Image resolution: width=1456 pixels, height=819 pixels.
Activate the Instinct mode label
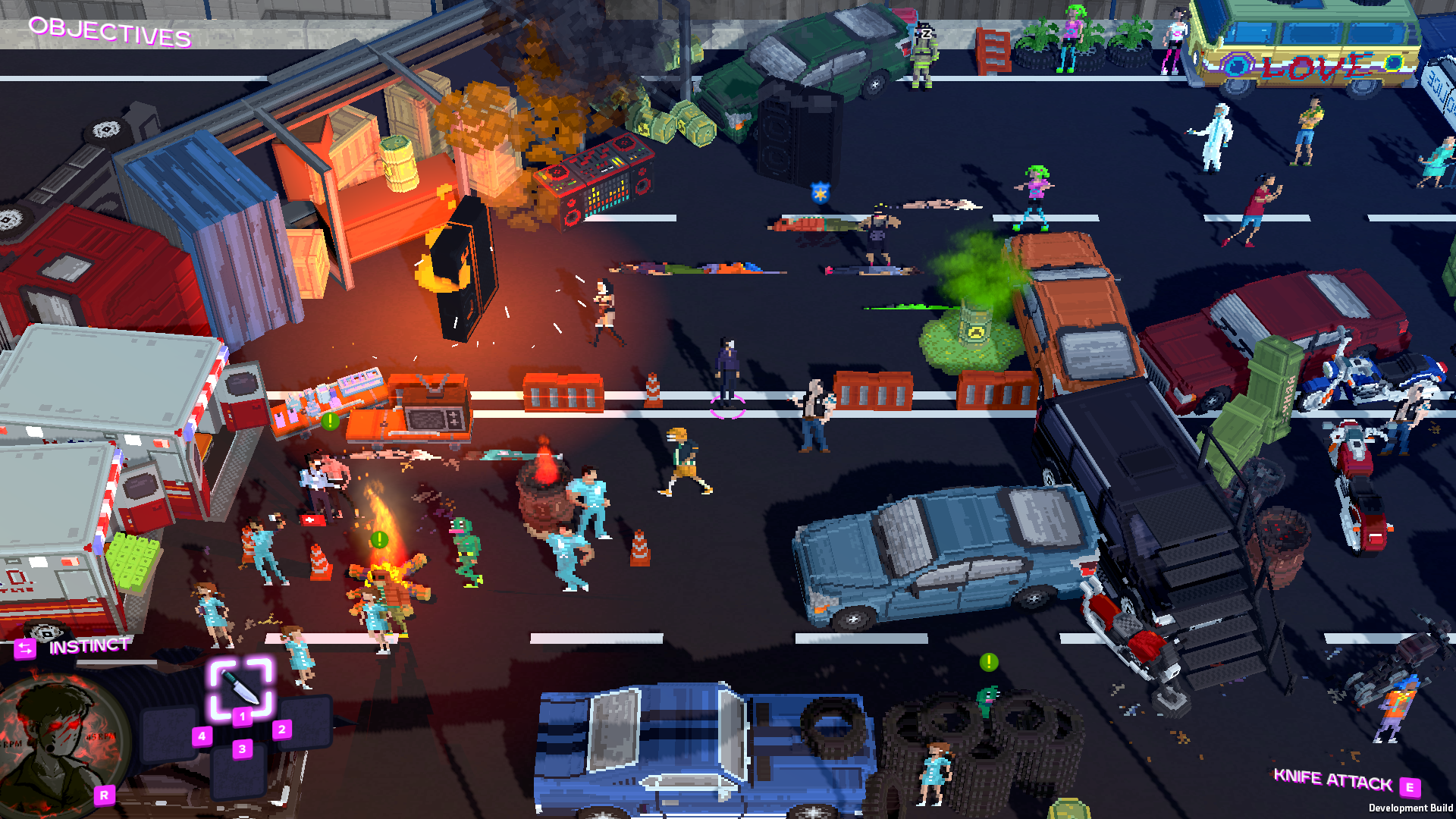click(89, 646)
